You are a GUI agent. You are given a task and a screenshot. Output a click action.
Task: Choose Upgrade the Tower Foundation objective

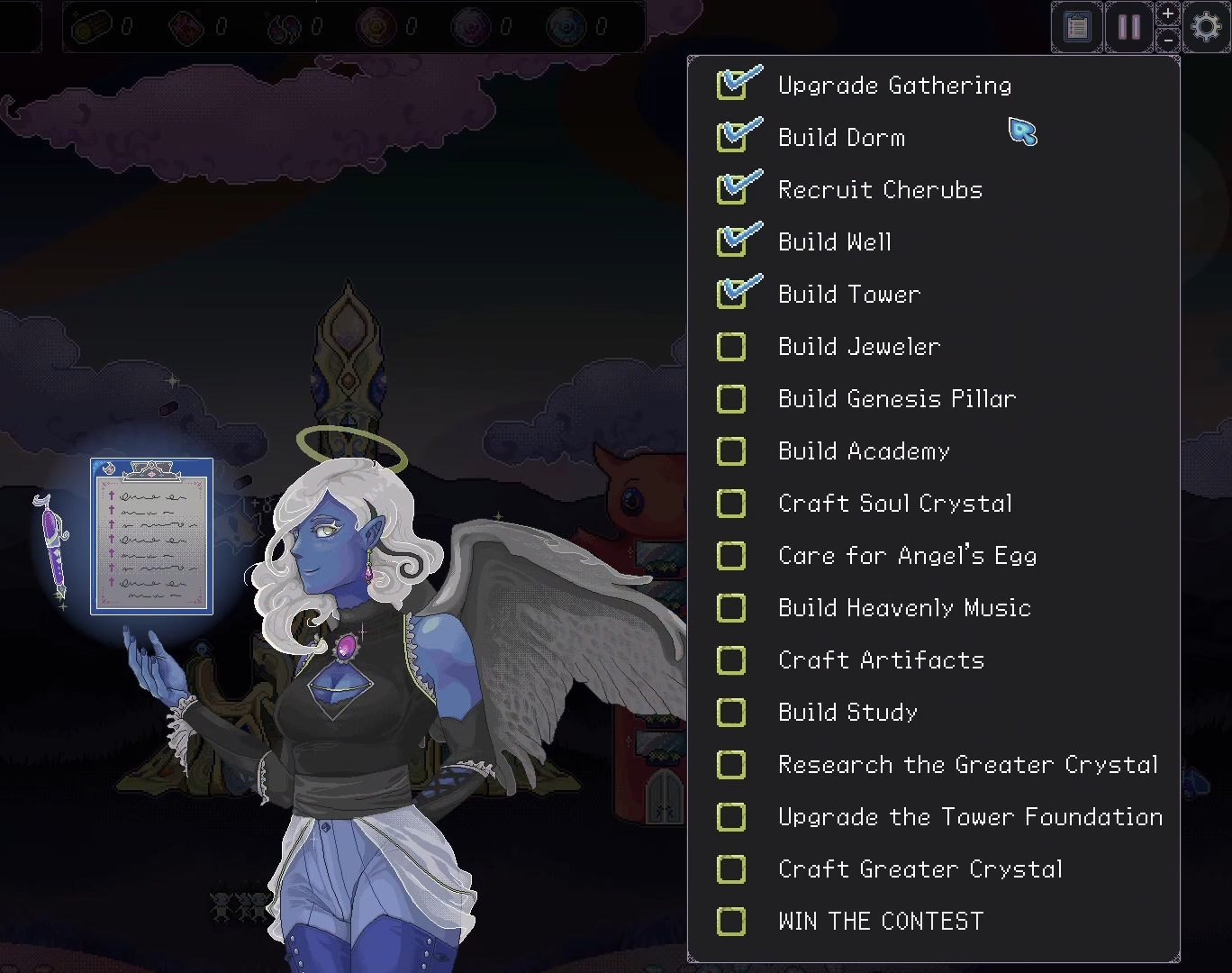[969, 817]
